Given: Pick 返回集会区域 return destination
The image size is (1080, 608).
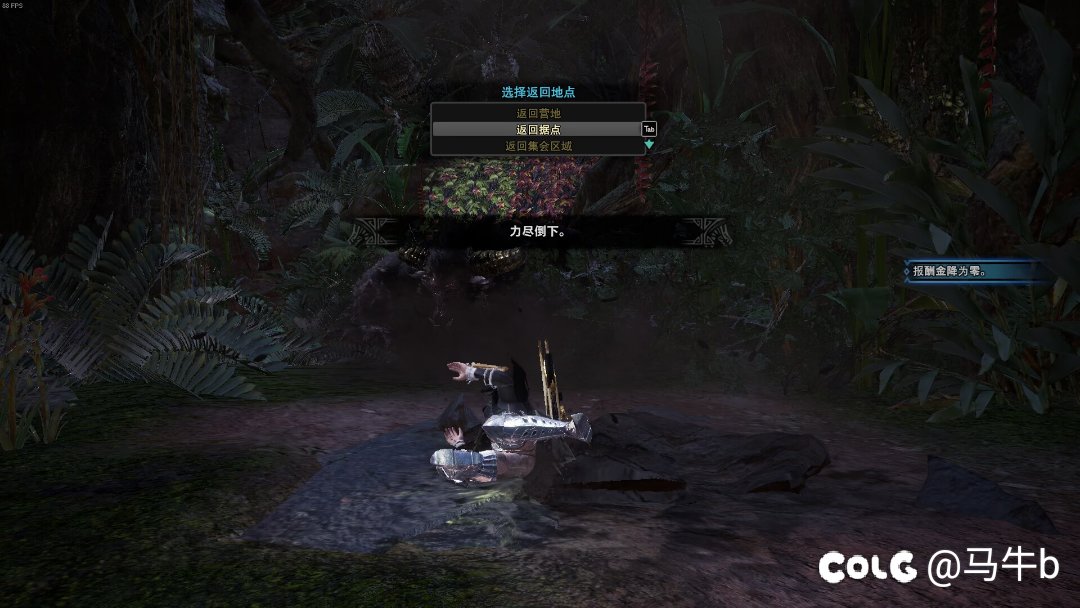Looking at the screenshot, I should [537, 146].
